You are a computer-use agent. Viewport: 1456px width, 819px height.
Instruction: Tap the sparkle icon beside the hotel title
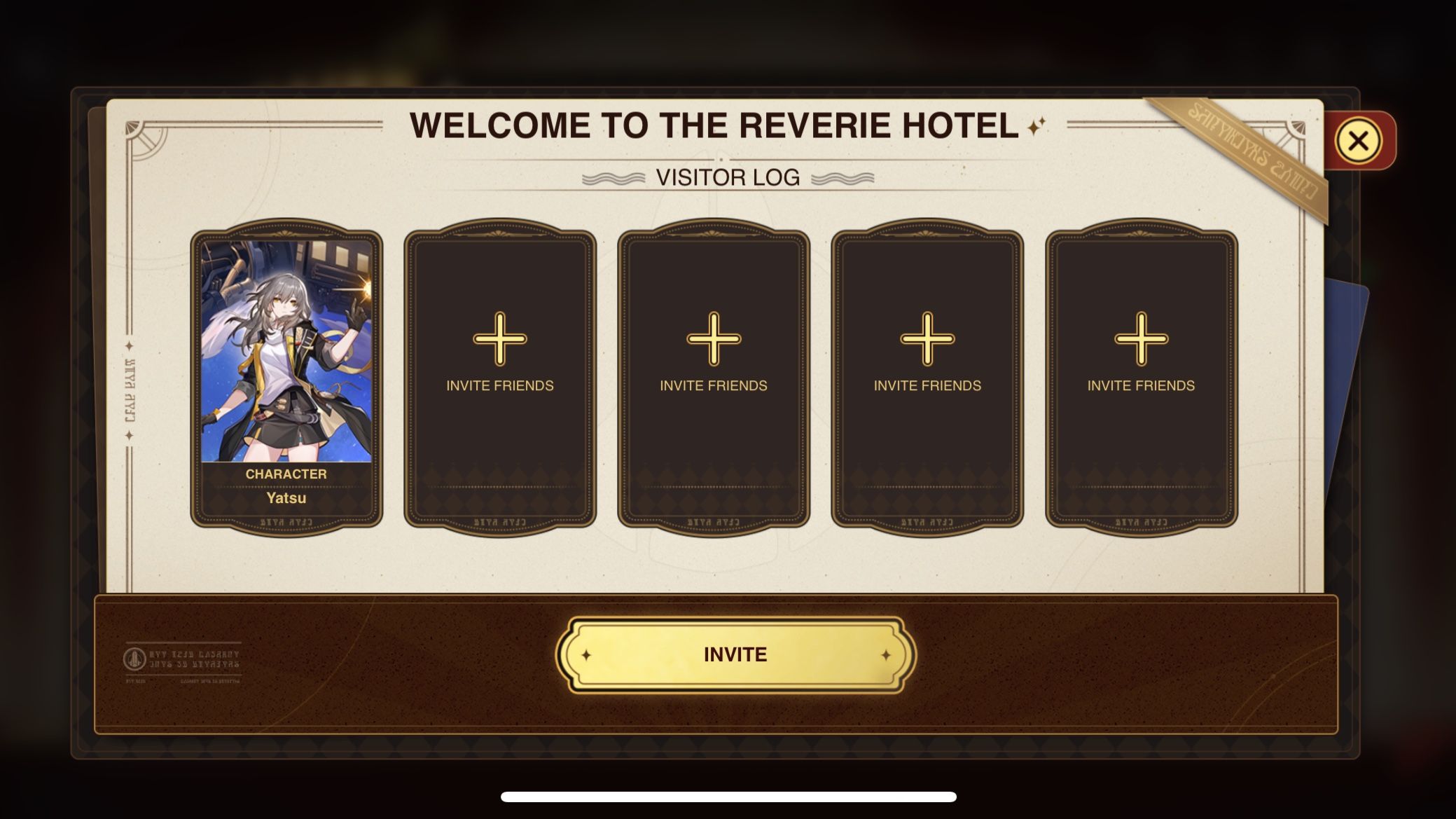coord(1036,126)
